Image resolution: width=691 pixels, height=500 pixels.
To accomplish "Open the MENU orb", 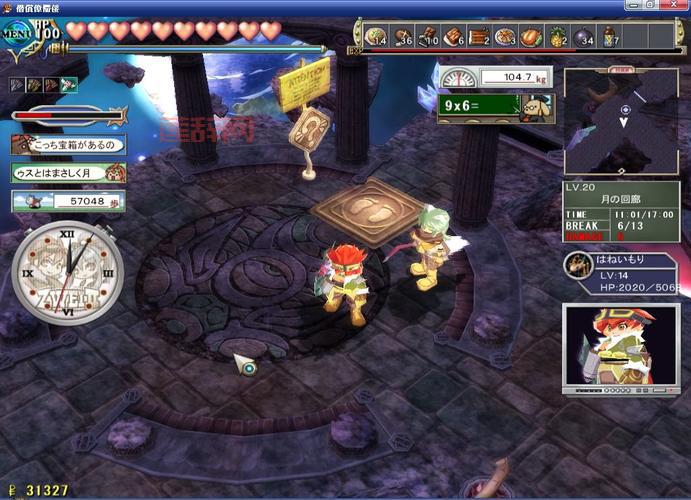I will click(20, 32).
